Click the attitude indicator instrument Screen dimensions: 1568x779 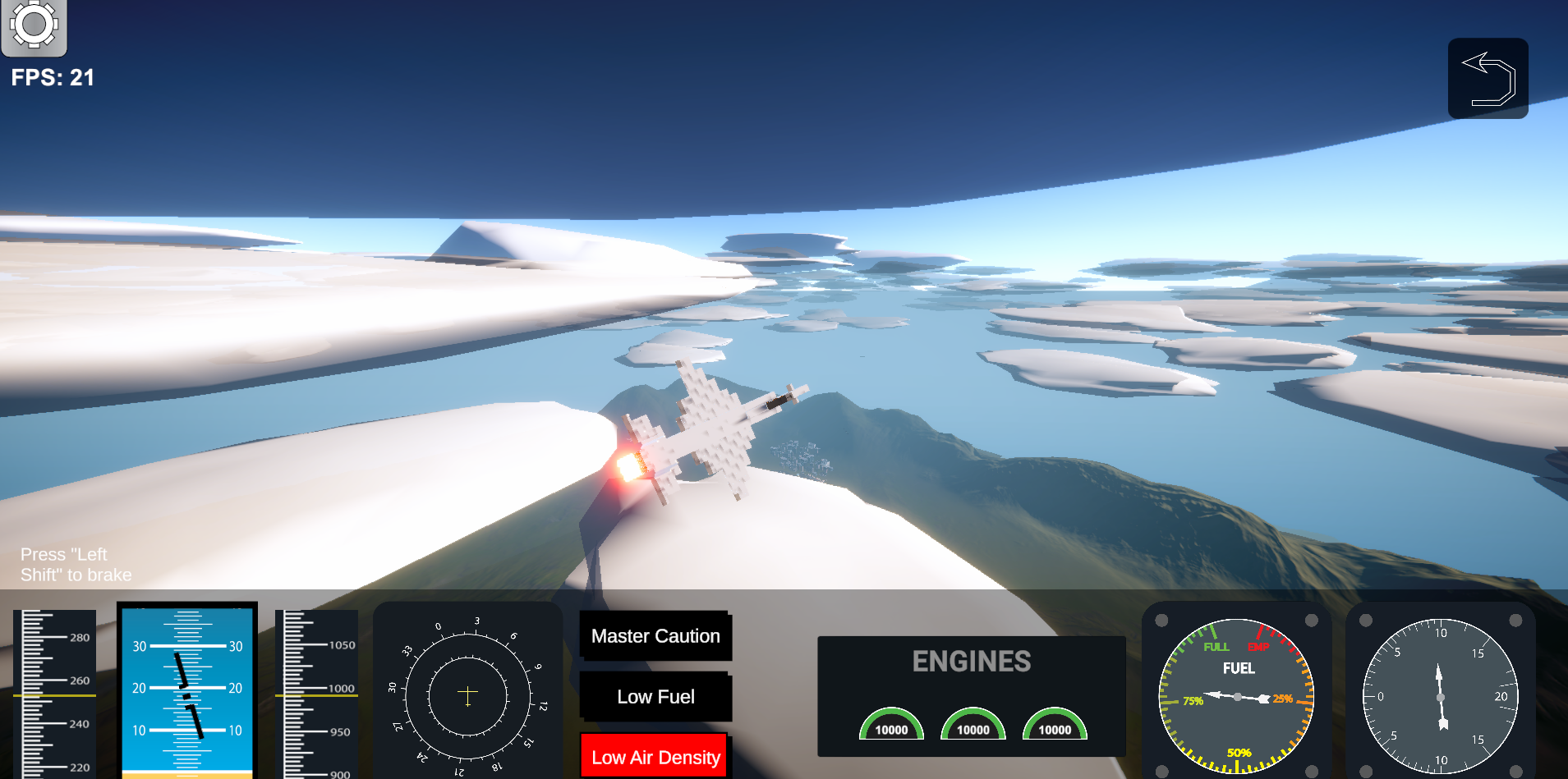[x=186, y=694]
